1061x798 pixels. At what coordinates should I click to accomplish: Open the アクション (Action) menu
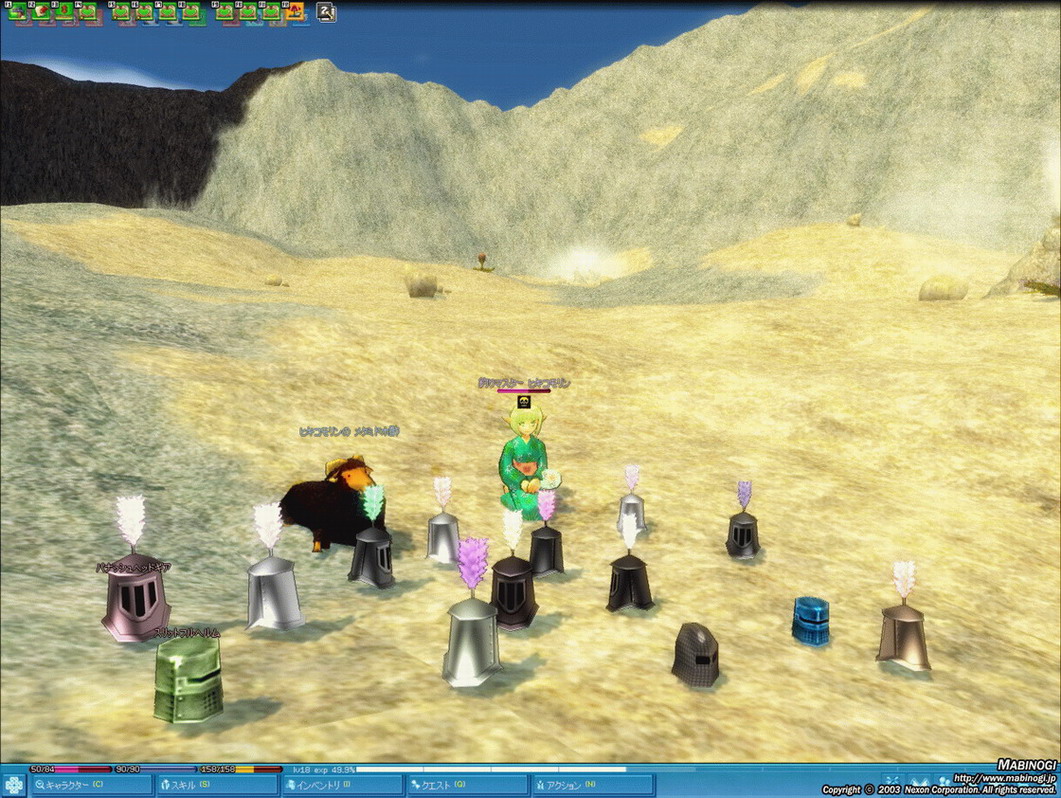pos(592,785)
